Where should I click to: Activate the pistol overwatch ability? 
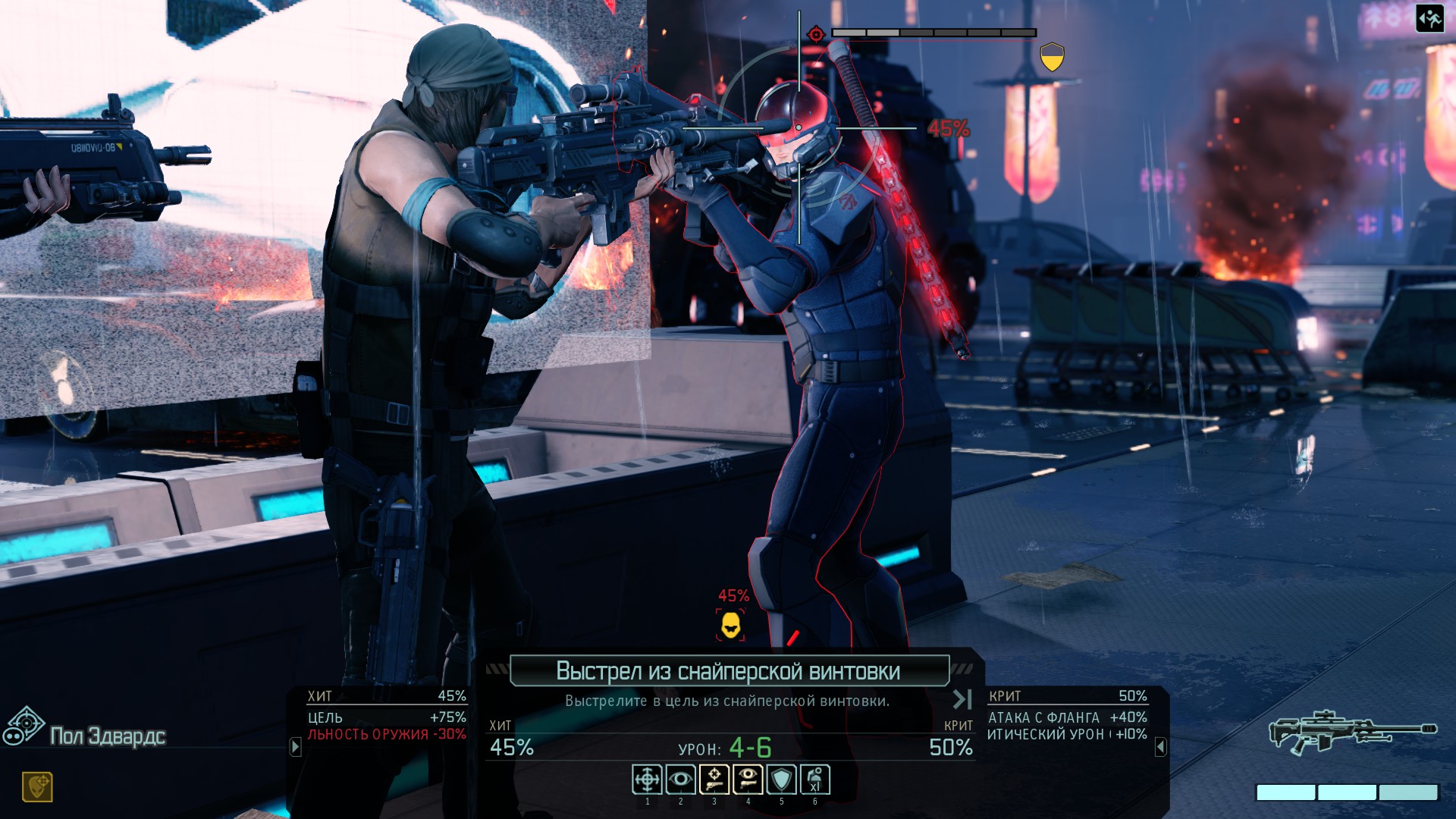point(748,780)
